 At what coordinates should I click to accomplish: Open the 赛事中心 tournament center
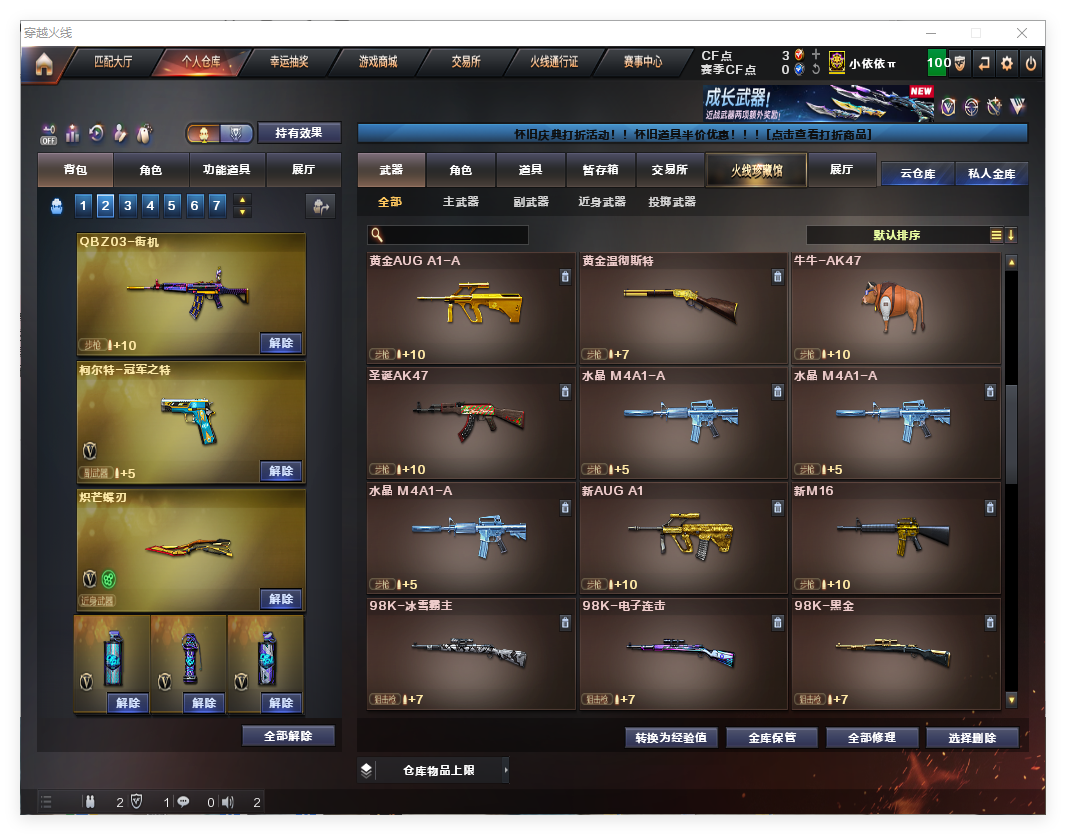click(643, 62)
